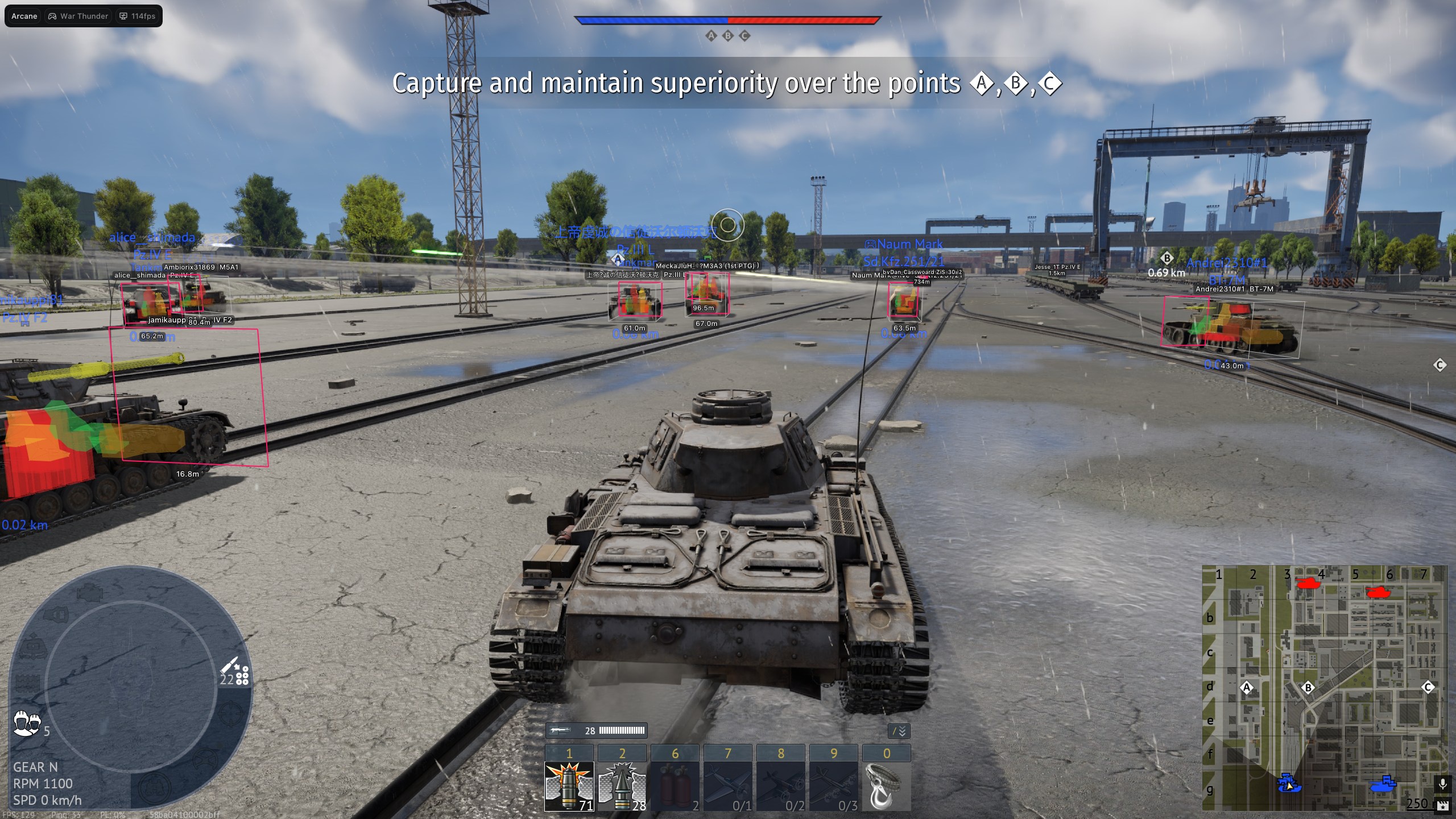Click the FPS monitor icon in the Arcane overlay
Screen dimensions: 1456x819
(x=123, y=16)
